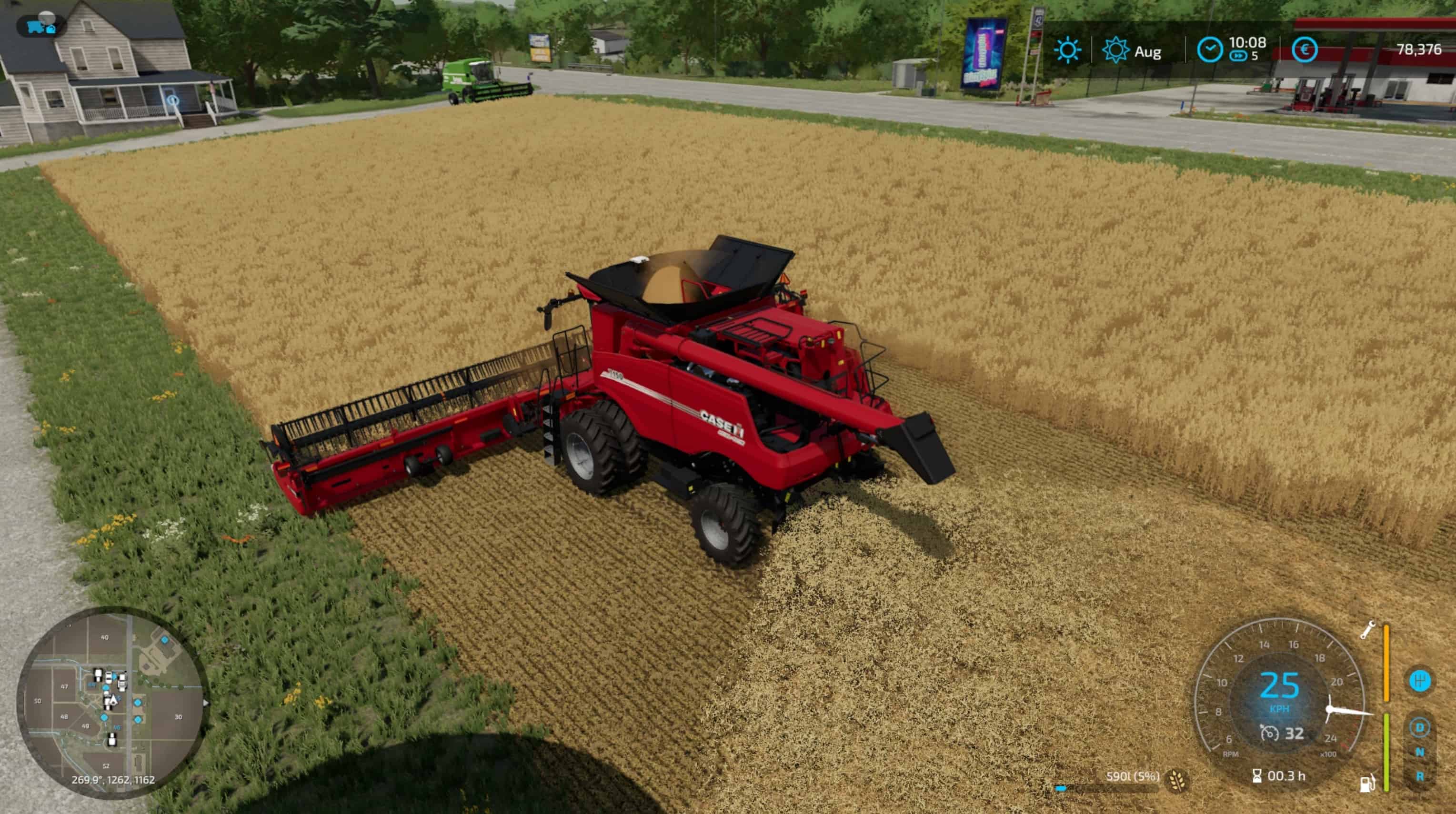Viewport: 1456px width, 814px height.
Task: Select the gear shifter icon
Action: pyautogui.click(x=1419, y=681)
